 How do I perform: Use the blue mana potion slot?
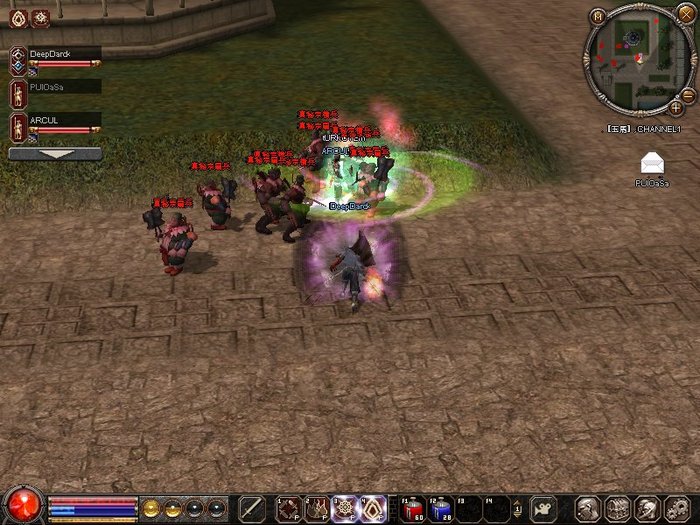tap(442, 508)
